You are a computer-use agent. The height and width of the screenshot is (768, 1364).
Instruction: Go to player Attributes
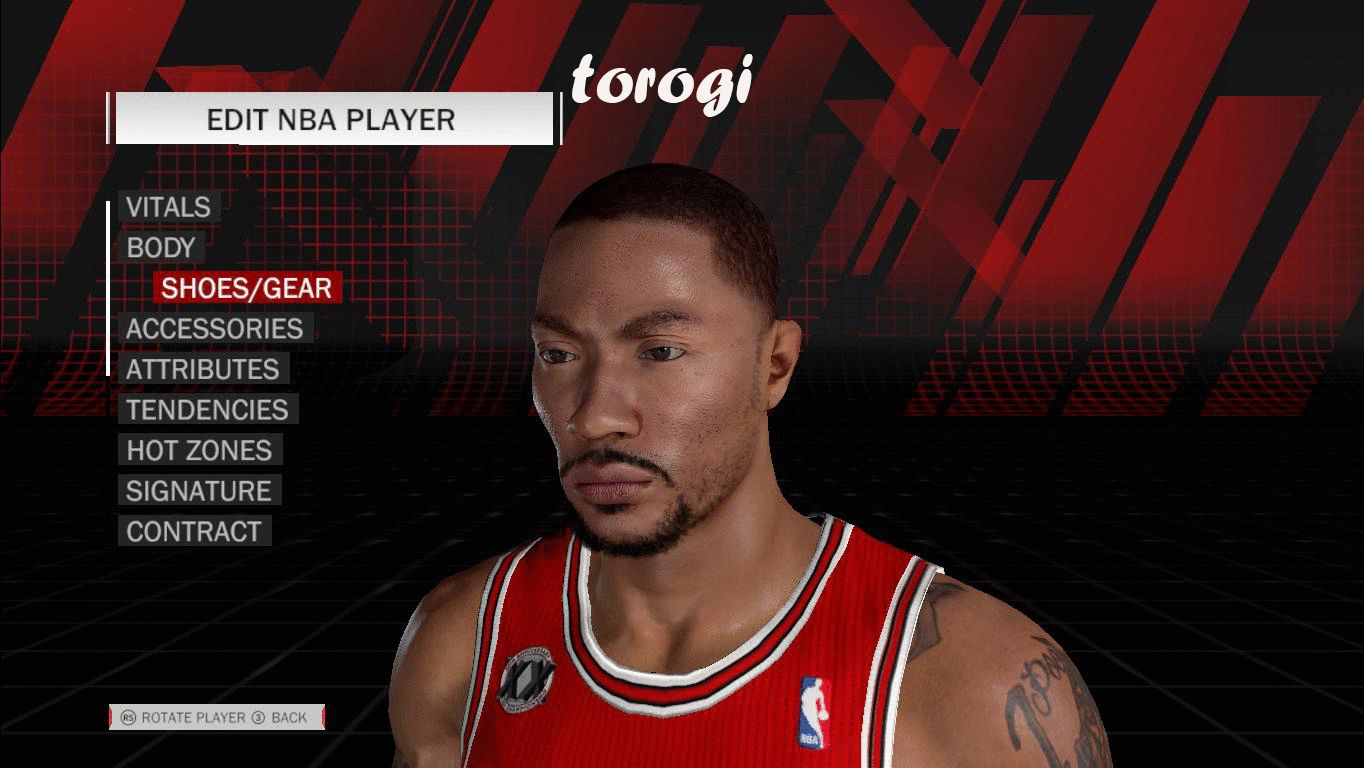[x=202, y=369]
